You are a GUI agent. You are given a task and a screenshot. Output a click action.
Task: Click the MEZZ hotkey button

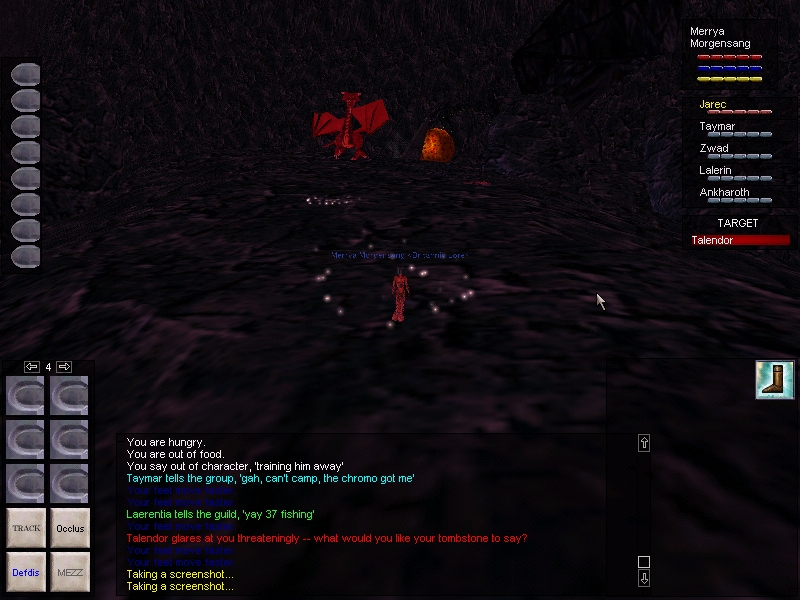(70, 571)
